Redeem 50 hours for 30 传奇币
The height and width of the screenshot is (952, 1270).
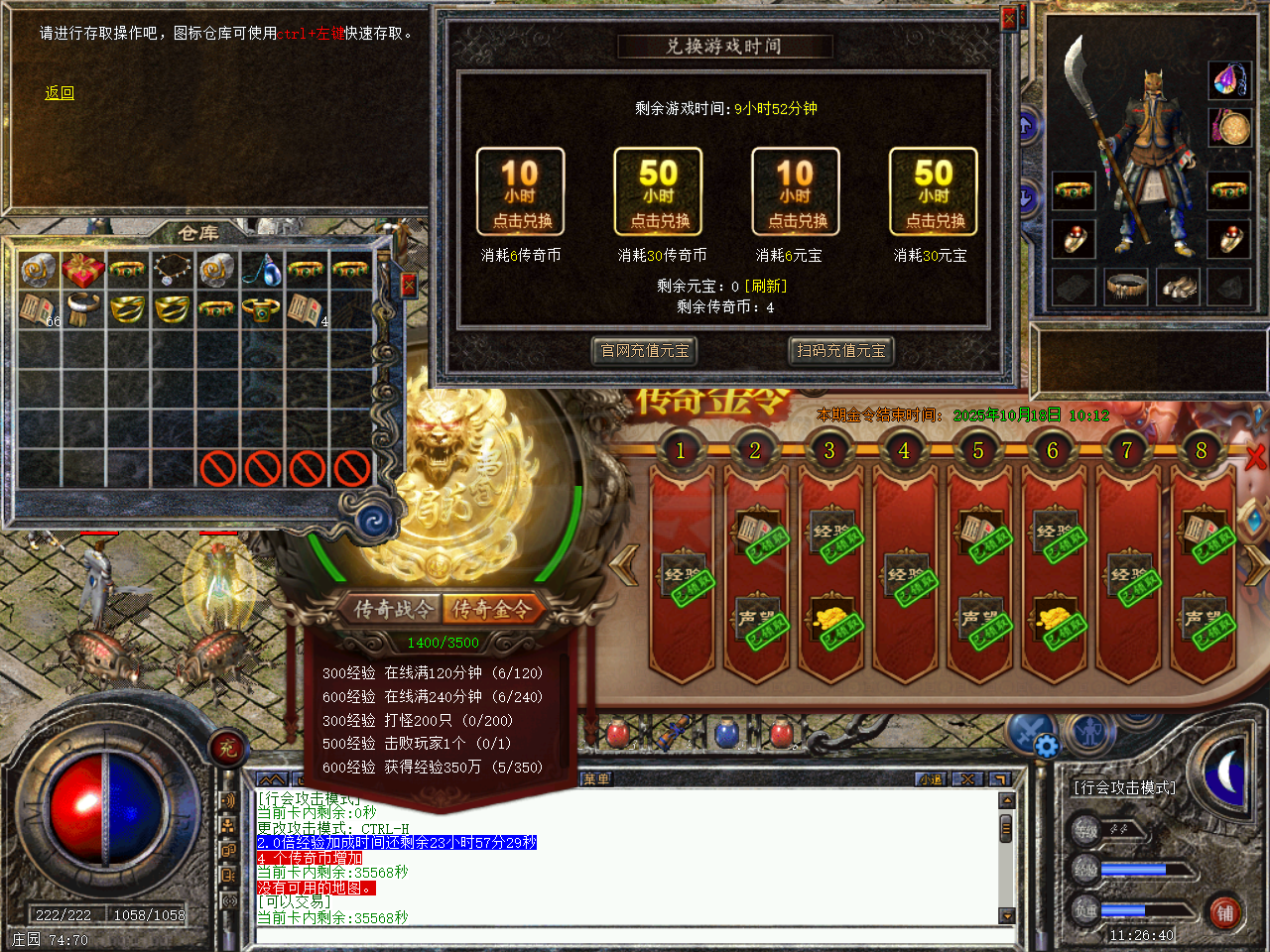point(658,191)
